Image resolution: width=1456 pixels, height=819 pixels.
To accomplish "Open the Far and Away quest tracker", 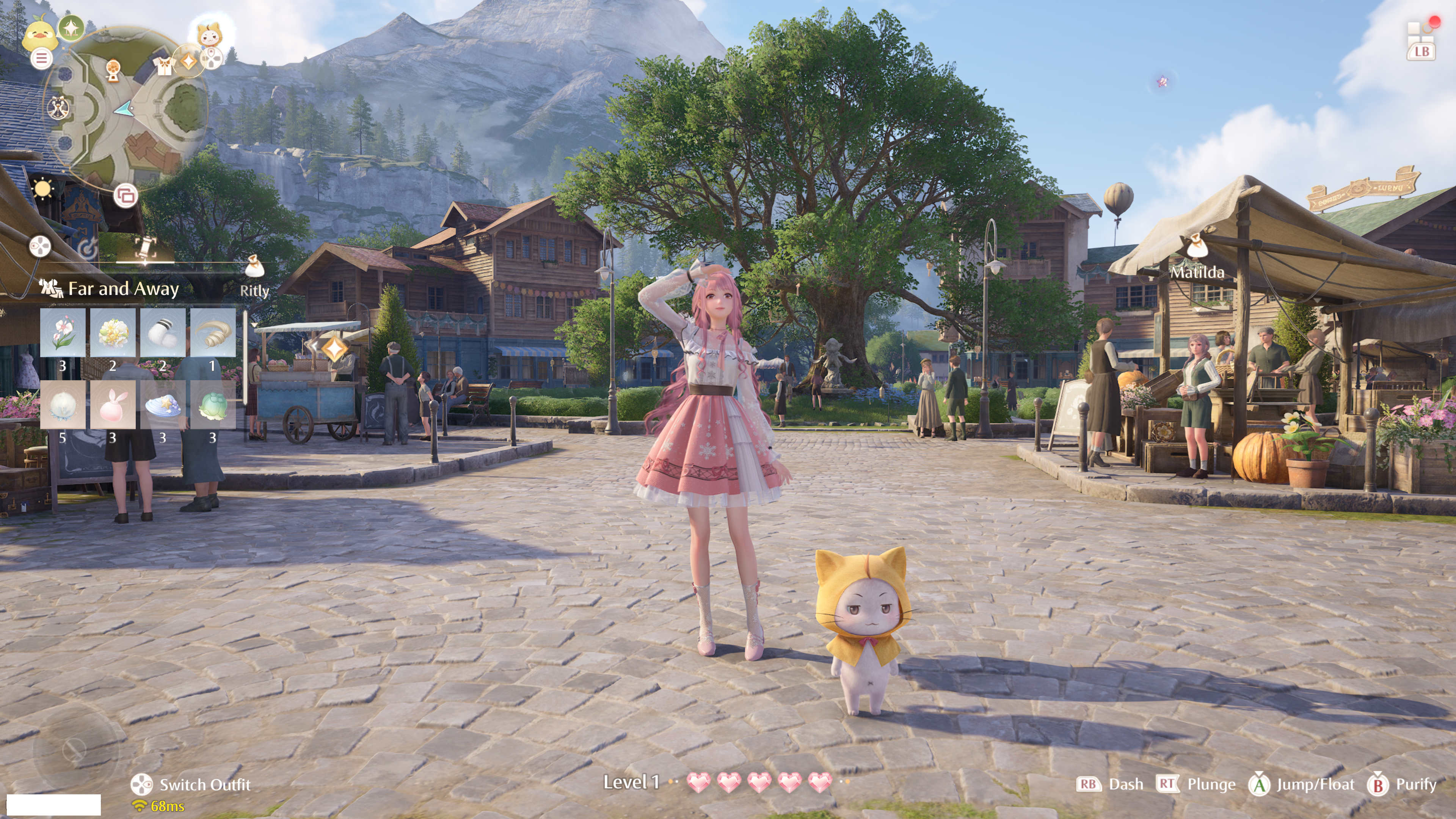I will (123, 289).
